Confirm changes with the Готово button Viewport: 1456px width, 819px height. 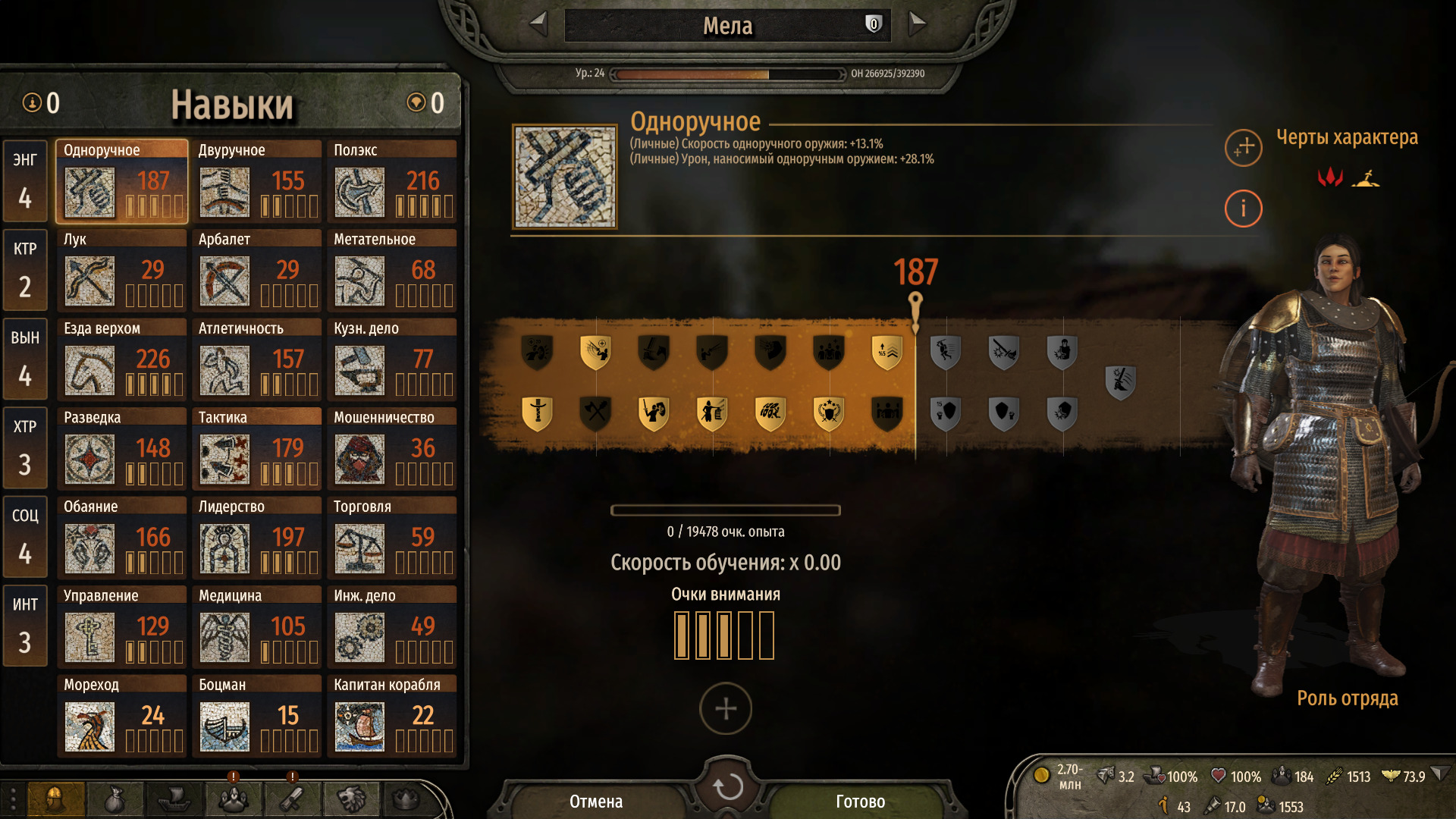[860, 802]
